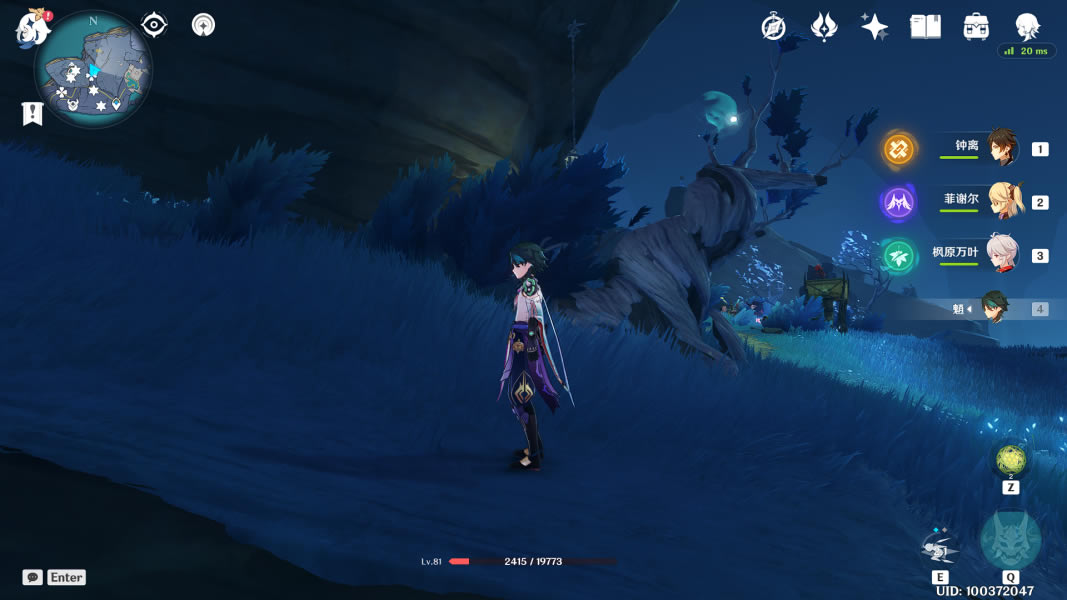Unleash the masked elemental burst
Viewport: 1067px width, 600px height.
pyautogui.click(x=1010, y=541)
